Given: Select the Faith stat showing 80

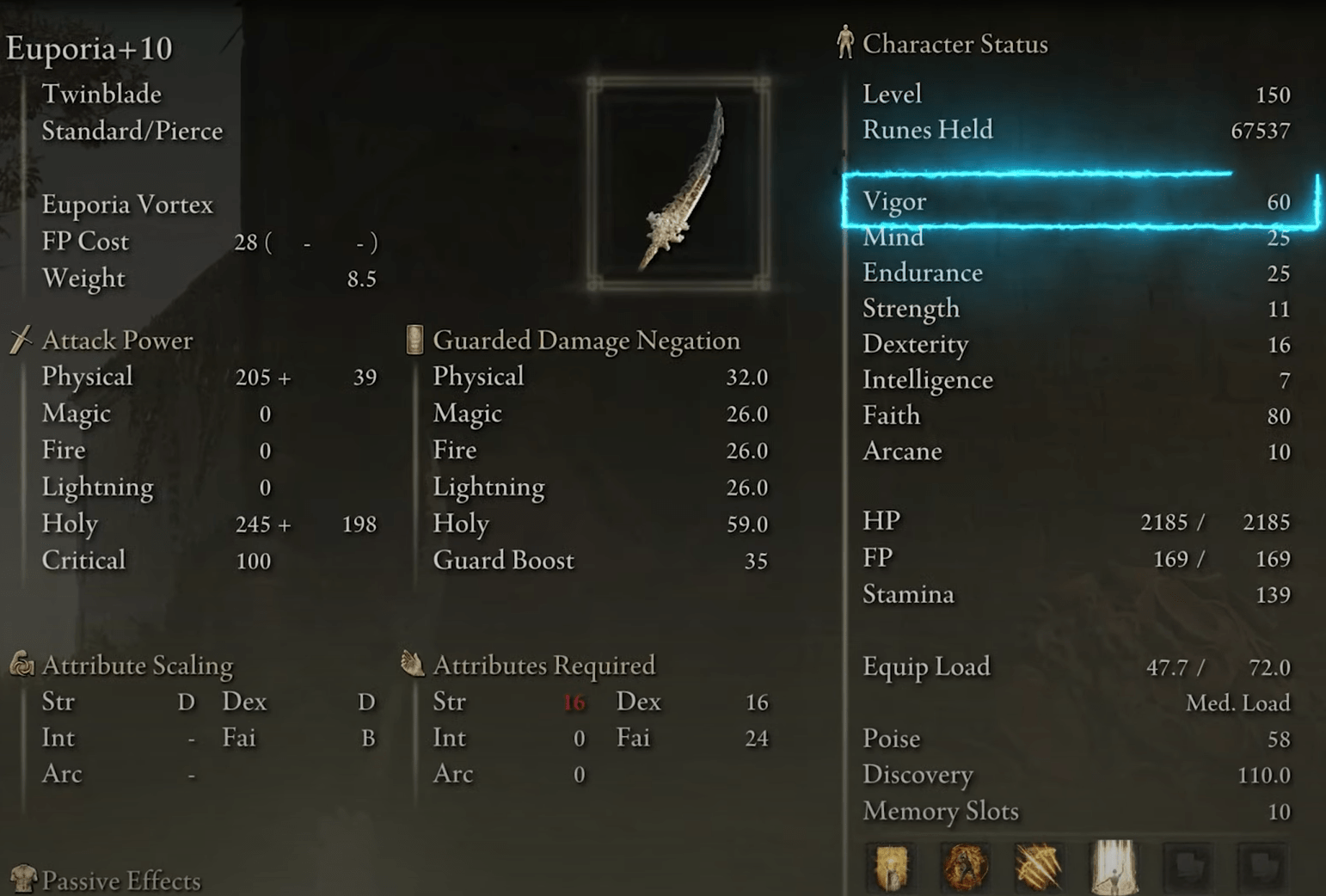Looking at the screenshot, I should [x=1075, y=415].
